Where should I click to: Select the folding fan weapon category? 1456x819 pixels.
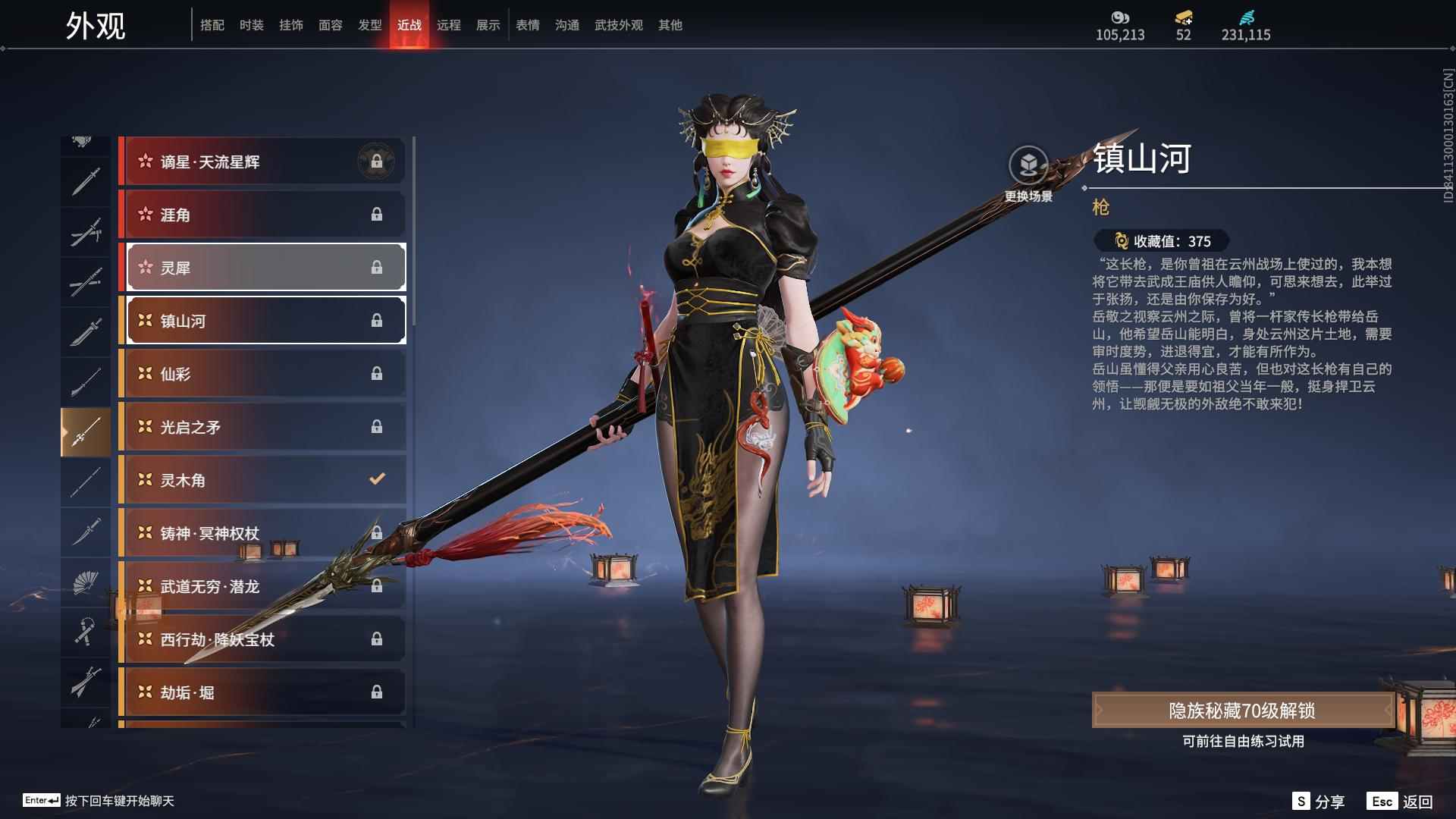[86, 582]
